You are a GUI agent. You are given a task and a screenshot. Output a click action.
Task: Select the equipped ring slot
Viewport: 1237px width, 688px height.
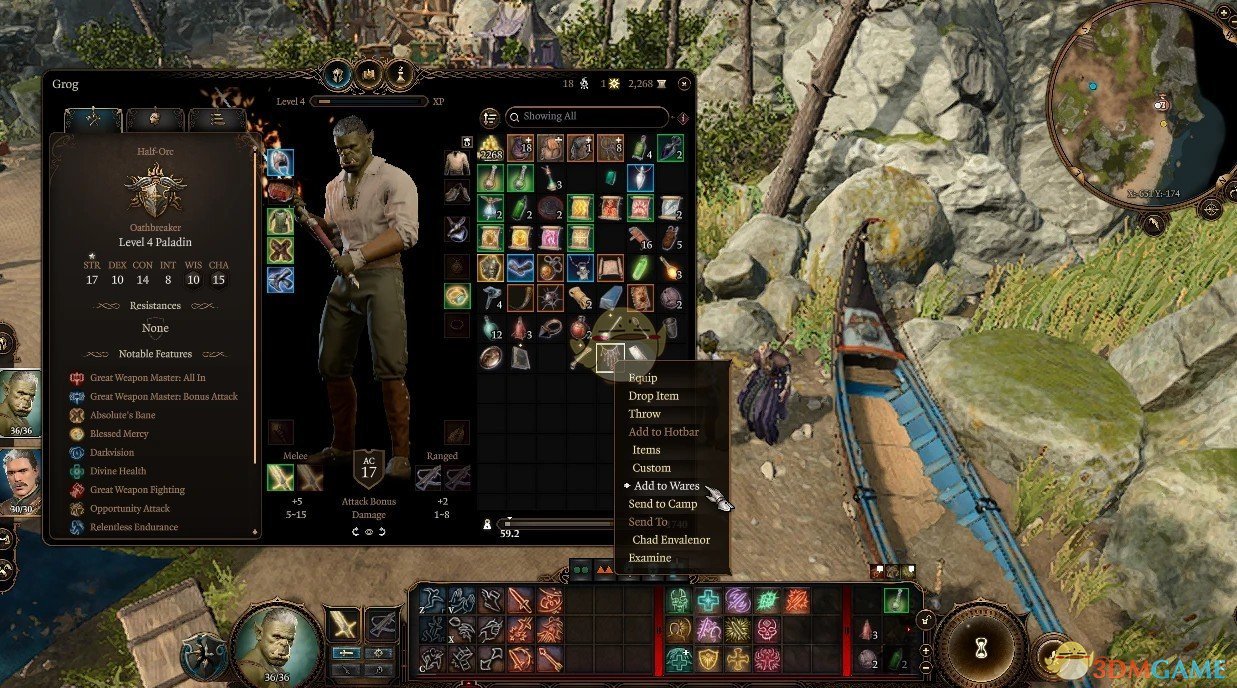click(x=457, y=295)
